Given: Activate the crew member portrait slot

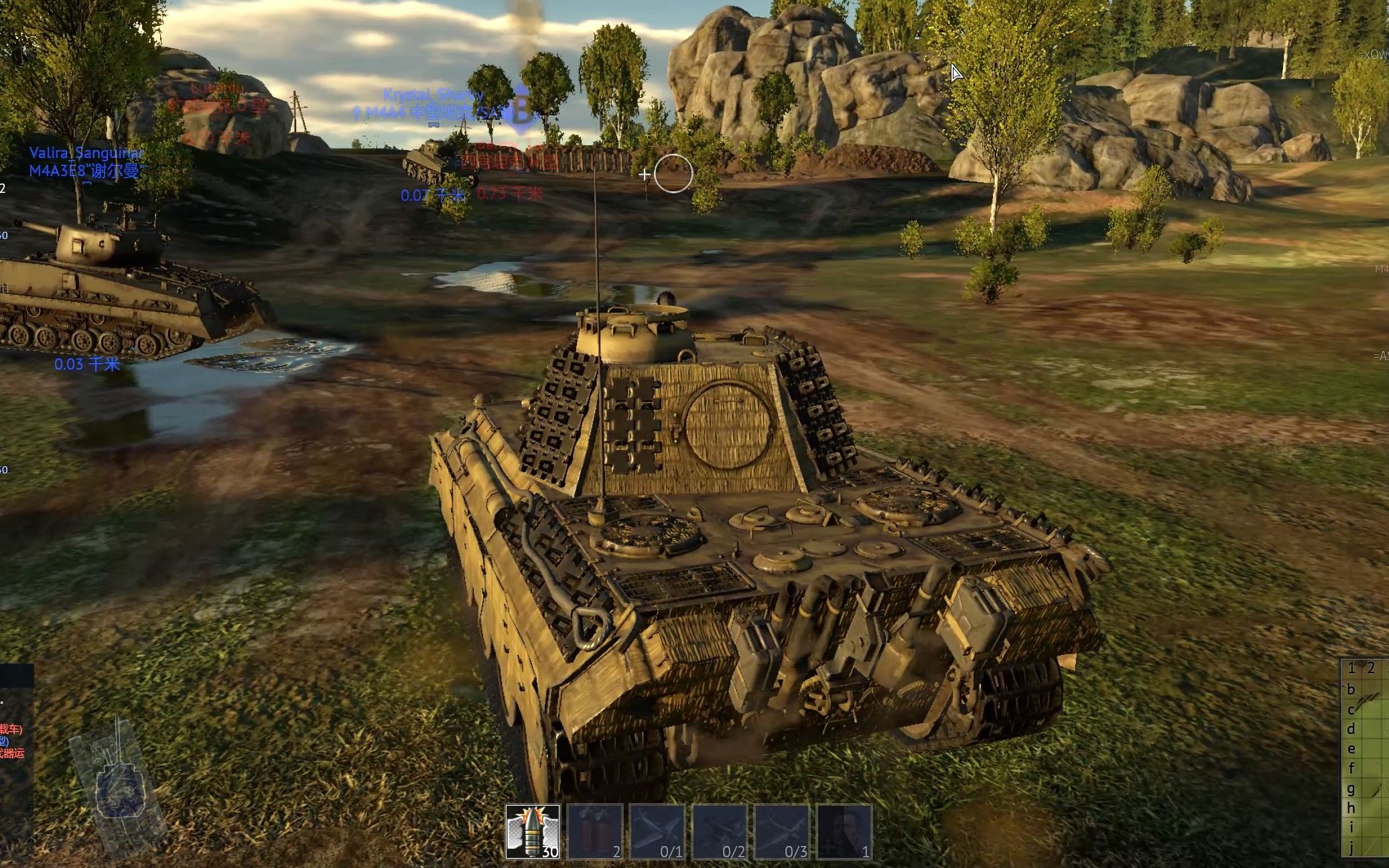Looking at the screenshot, I should tap(844, 831).
